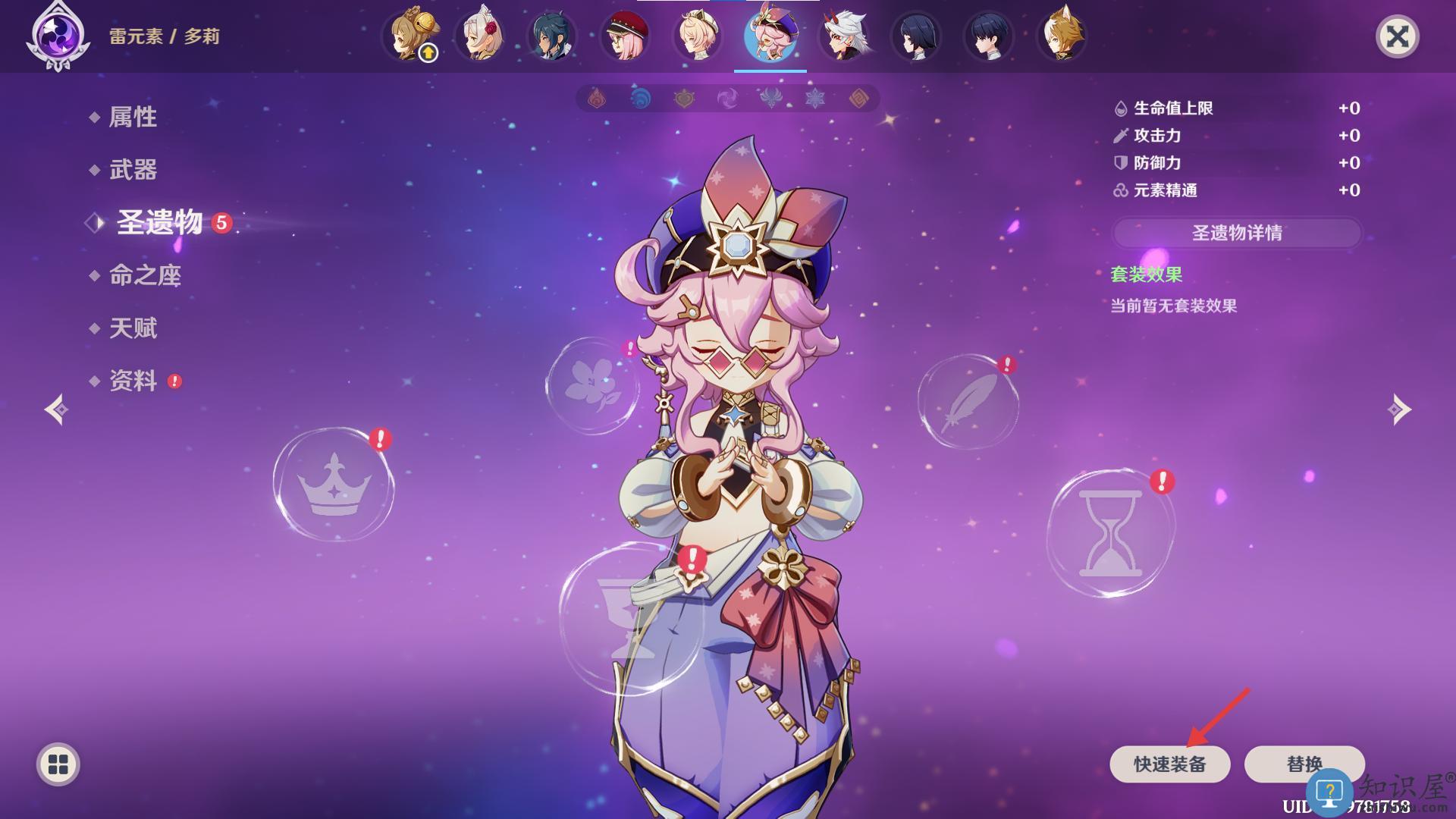Select the hourglass sands artifact slot
The width and height of the screenshot is (1456, 819).
tap(1110, 532)
